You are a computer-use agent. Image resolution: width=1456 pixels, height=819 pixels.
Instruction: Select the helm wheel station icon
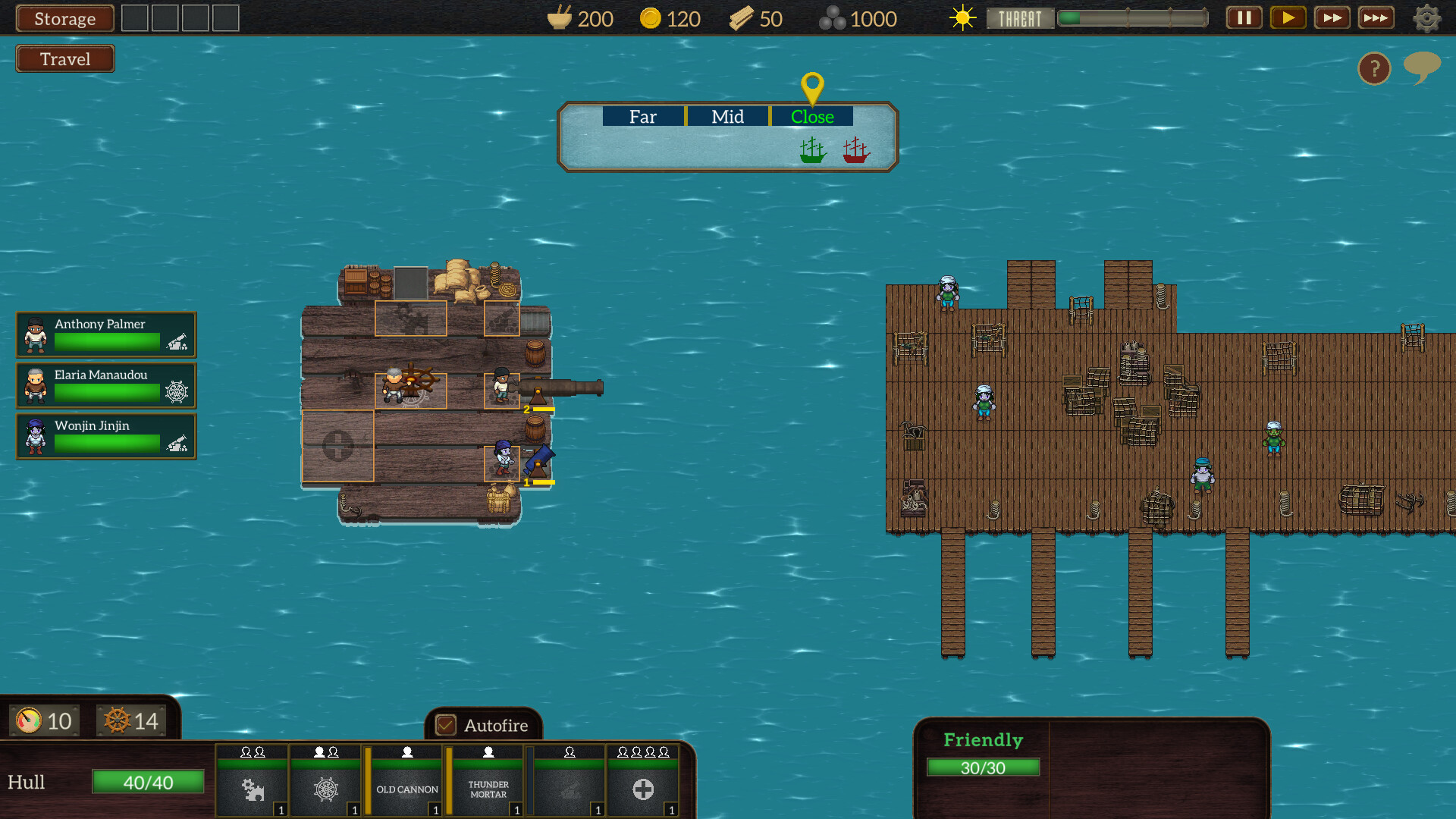[x=325, y=789]
